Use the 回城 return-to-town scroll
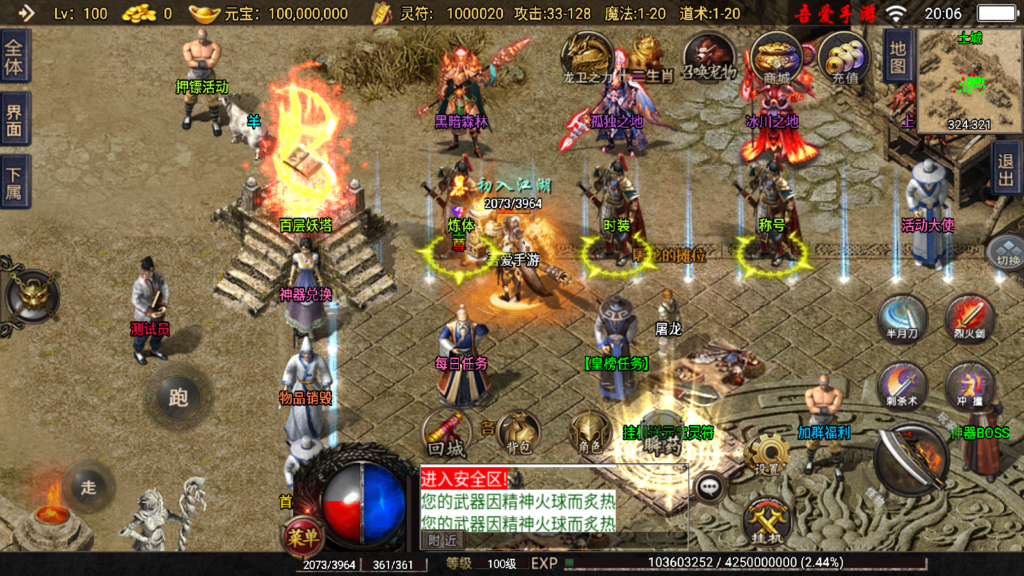The image size is (1024, 576). coord(446,433)
